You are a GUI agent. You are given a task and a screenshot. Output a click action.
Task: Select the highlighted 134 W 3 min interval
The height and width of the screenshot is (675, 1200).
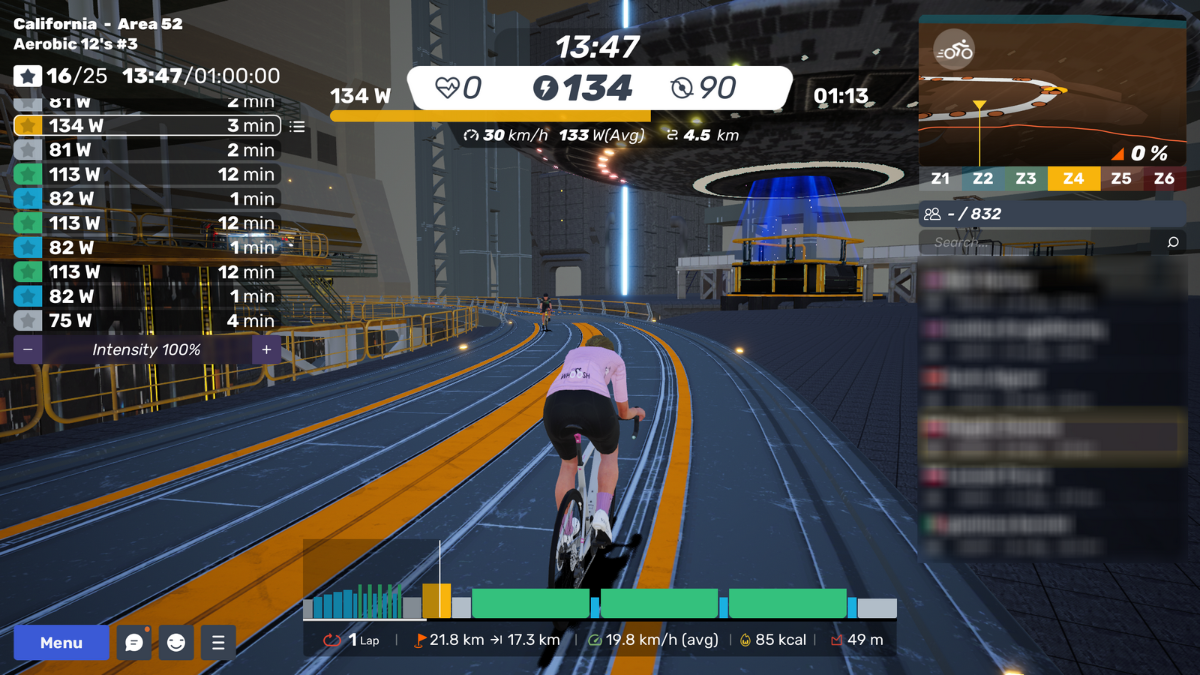click(147, 126)
